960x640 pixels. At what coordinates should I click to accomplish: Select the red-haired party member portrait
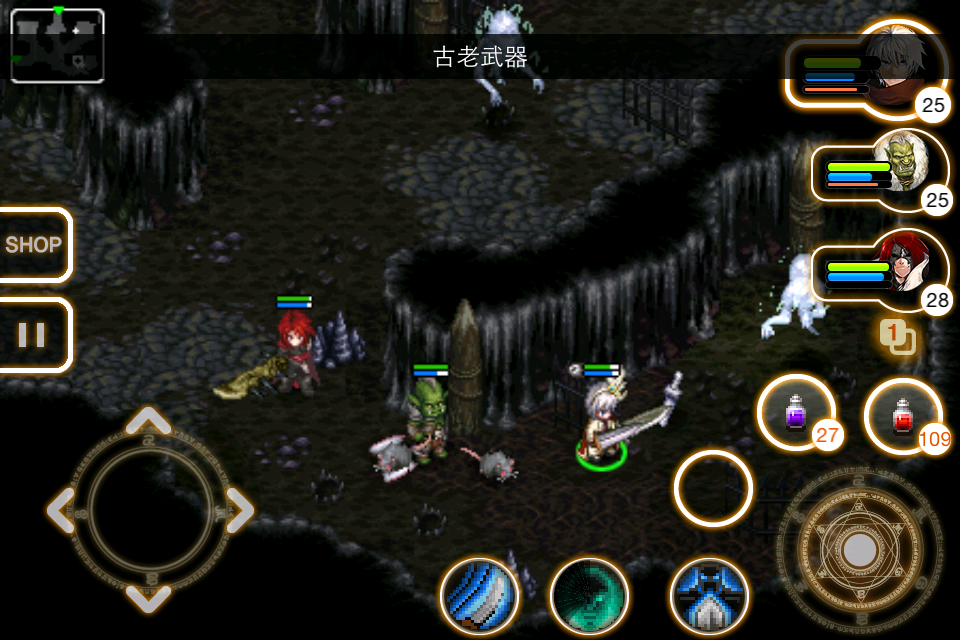[x=903, y=270]
